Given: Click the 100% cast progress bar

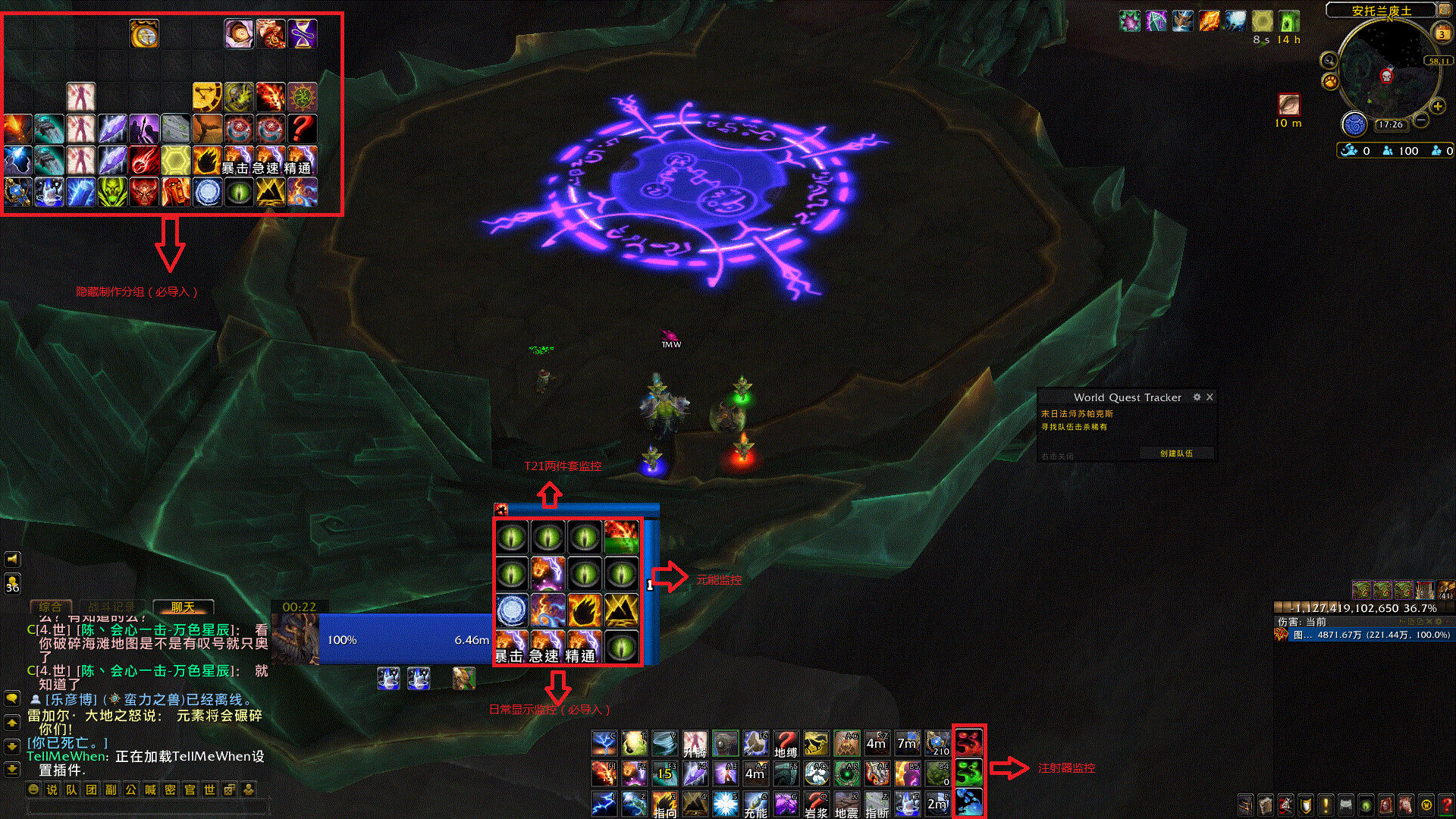Looking at the screenshot, I should [406, 639].
